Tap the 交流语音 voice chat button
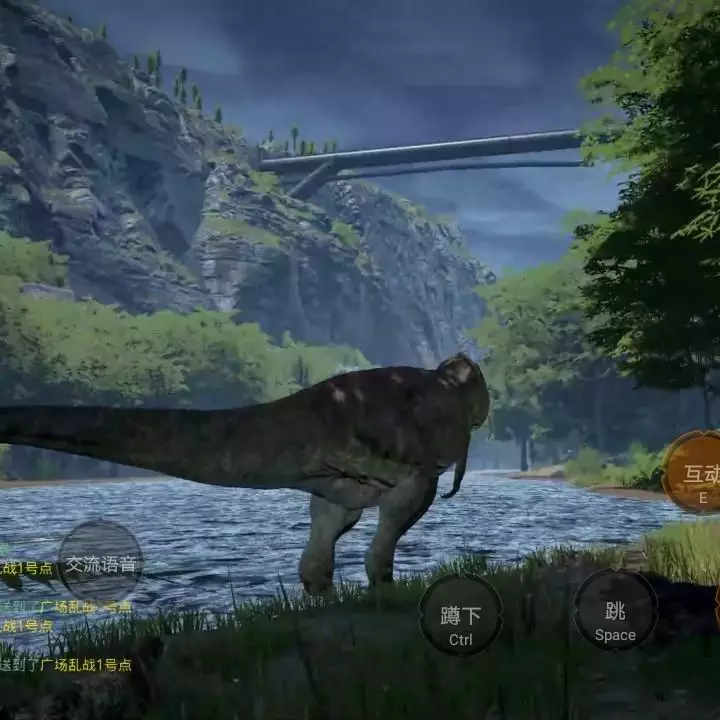This screenshot has width=720, height=720. pos(100,562)
